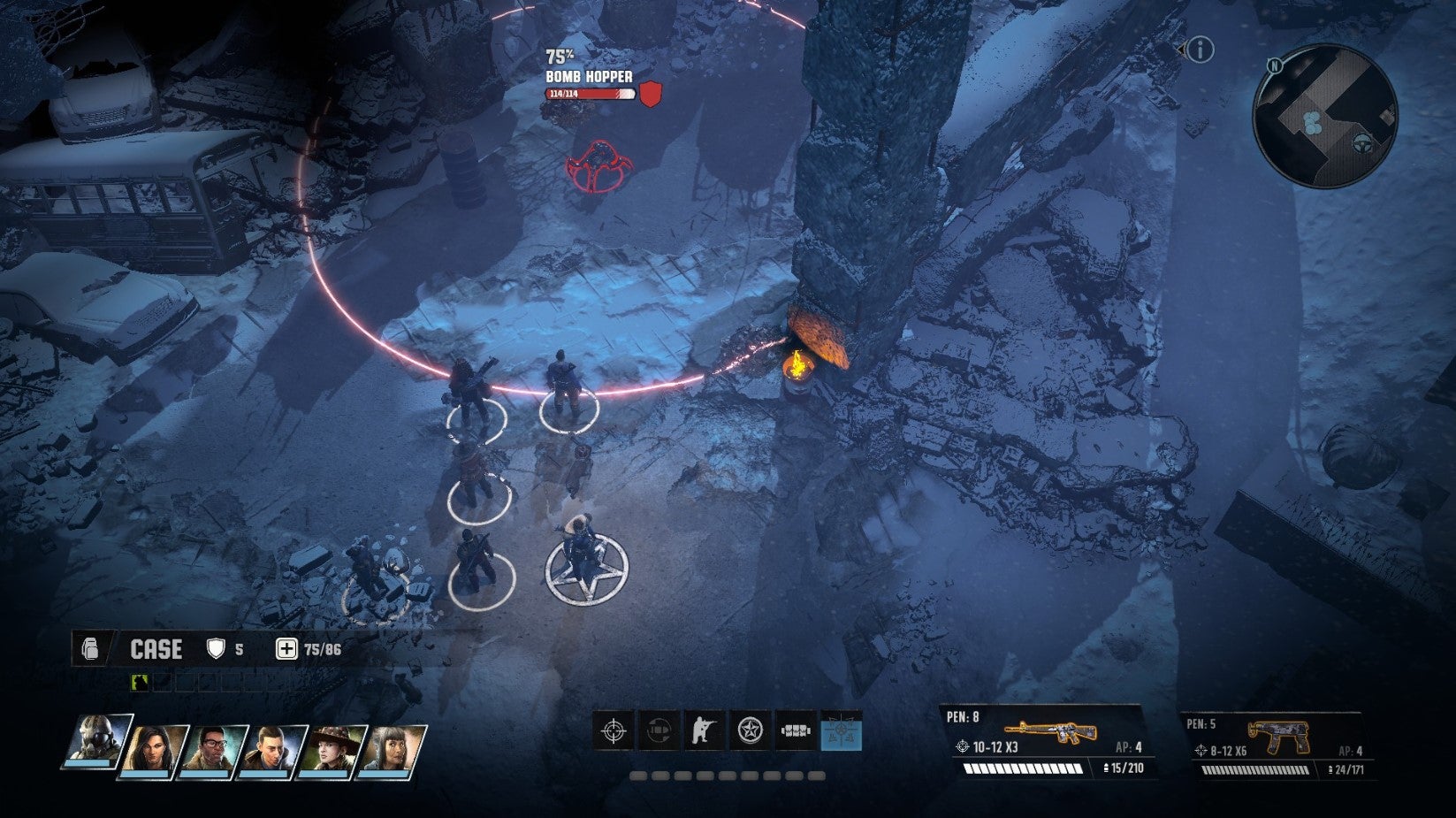This screenshot has width=1456, height=818.
Task: Open Case's backpack inventory icon
Action: coord(90,648)
